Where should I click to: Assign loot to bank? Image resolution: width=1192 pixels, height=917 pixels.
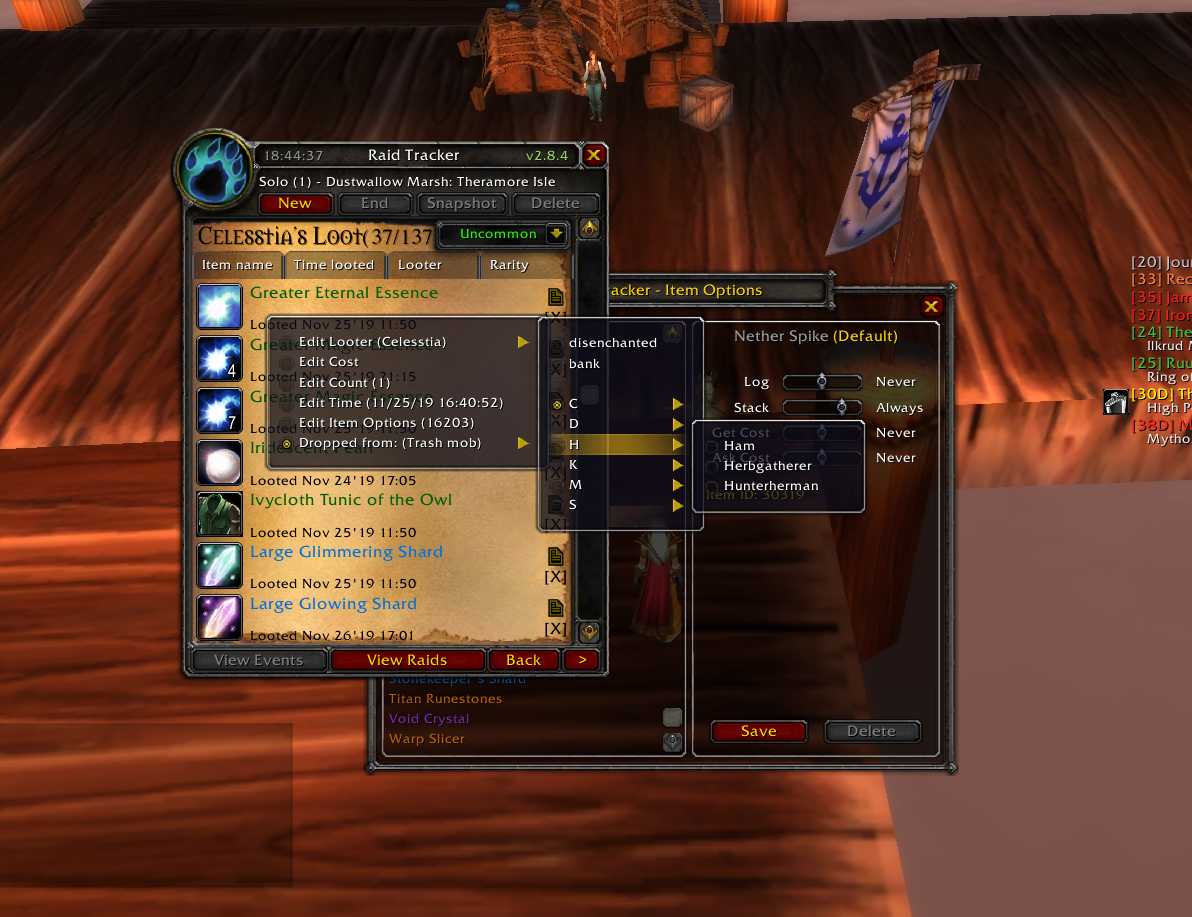[584, 364]
